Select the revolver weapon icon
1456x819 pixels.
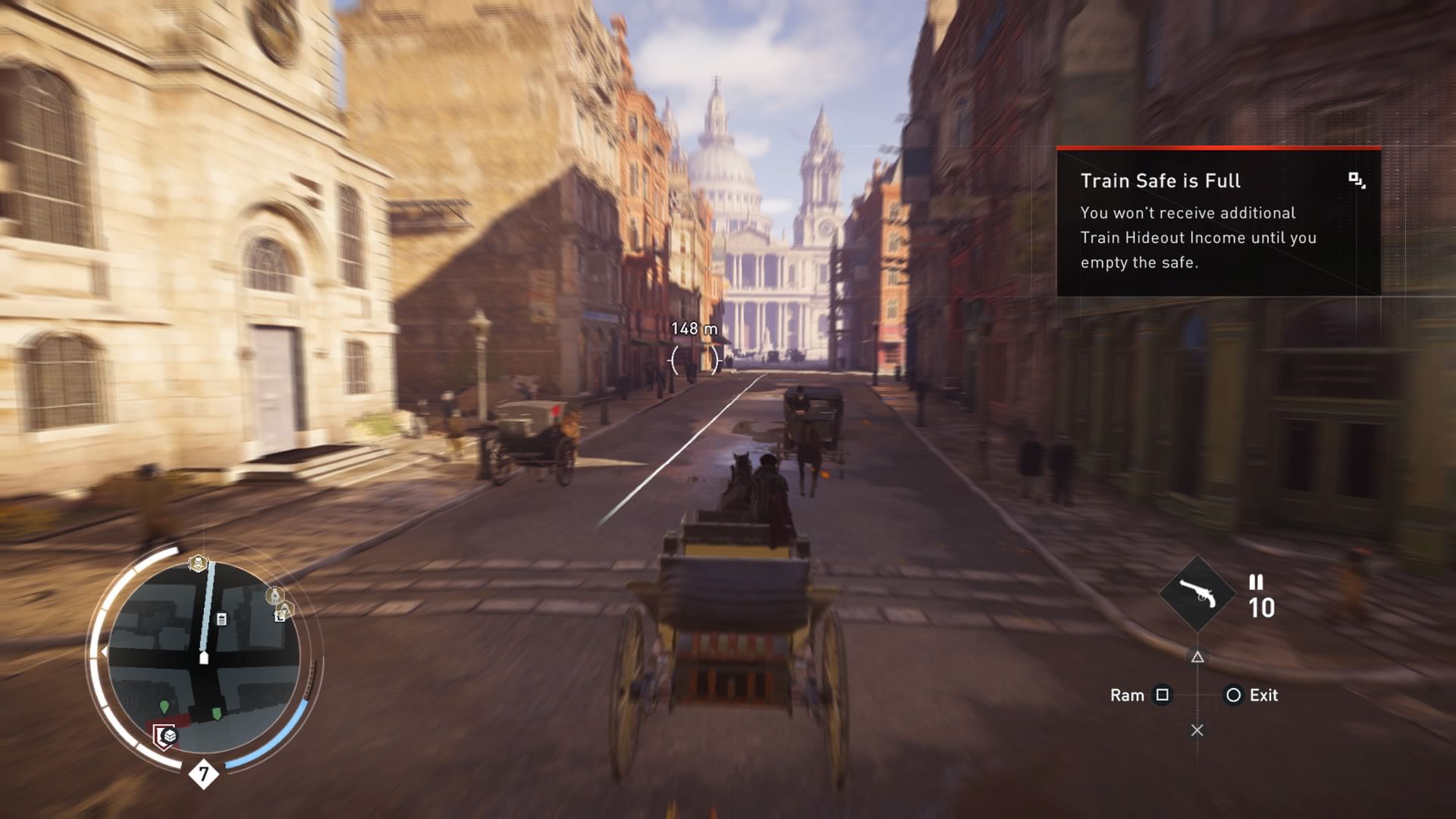pos(1197,595)
